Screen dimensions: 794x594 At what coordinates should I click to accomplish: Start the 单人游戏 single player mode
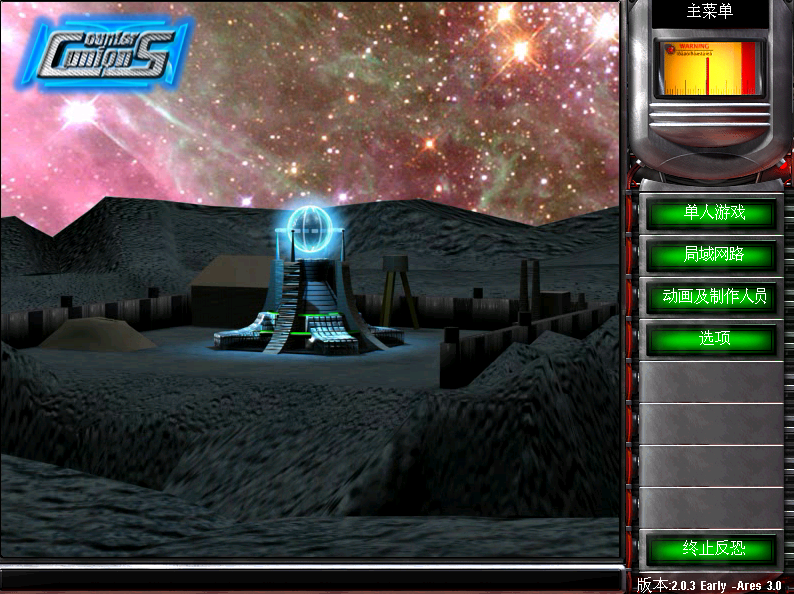(x=710, y=213)
